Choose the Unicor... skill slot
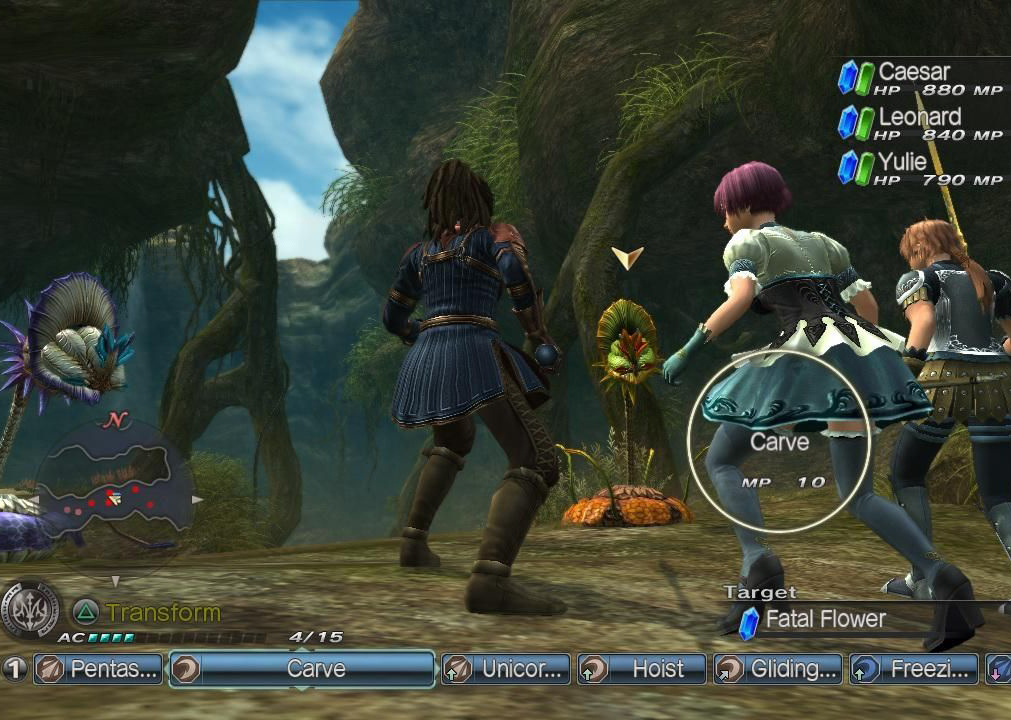This screenshot has height=720, width=1011. pos(506,668)
